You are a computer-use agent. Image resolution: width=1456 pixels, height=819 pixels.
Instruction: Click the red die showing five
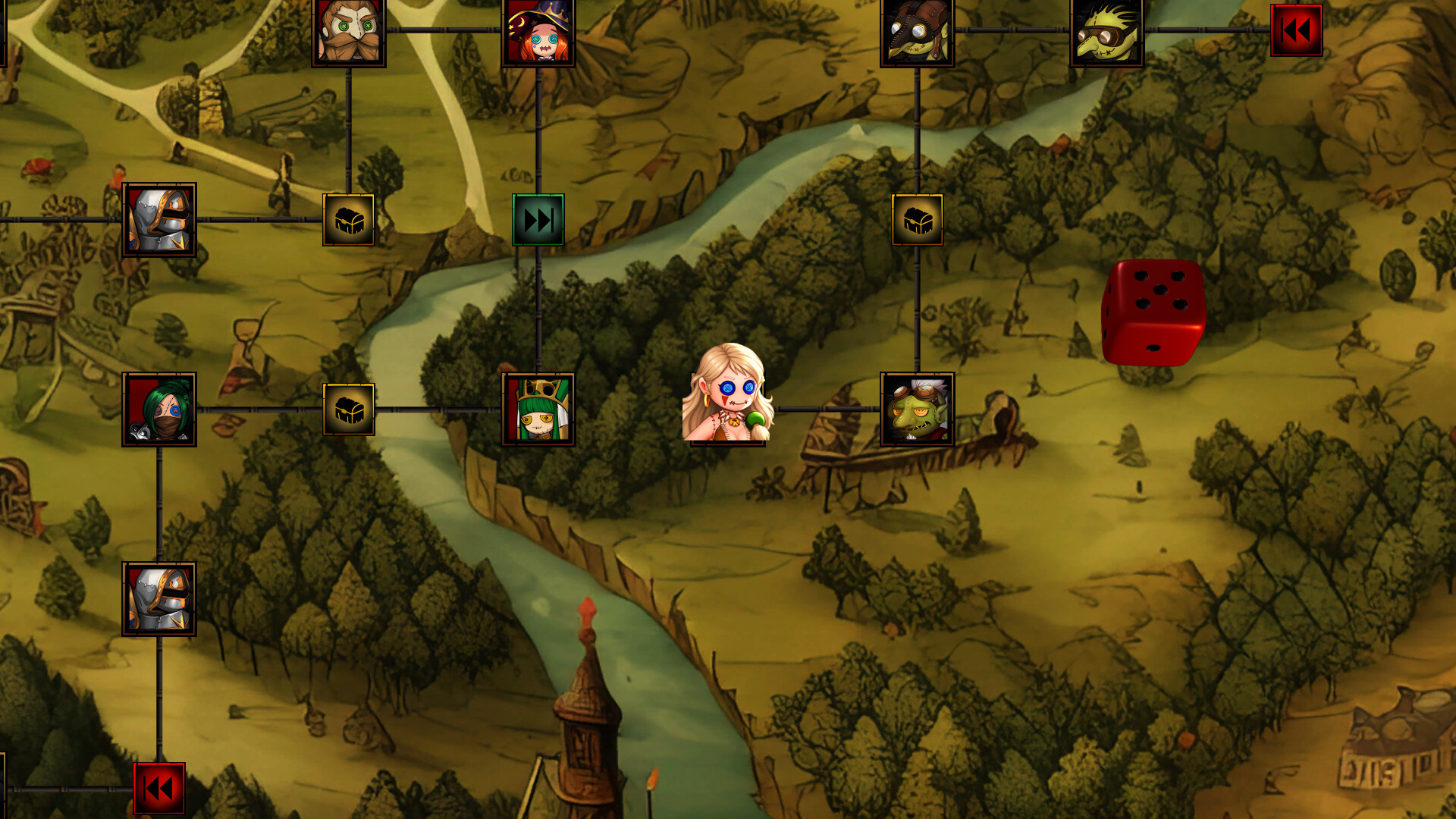click(x=1154, y=311)
